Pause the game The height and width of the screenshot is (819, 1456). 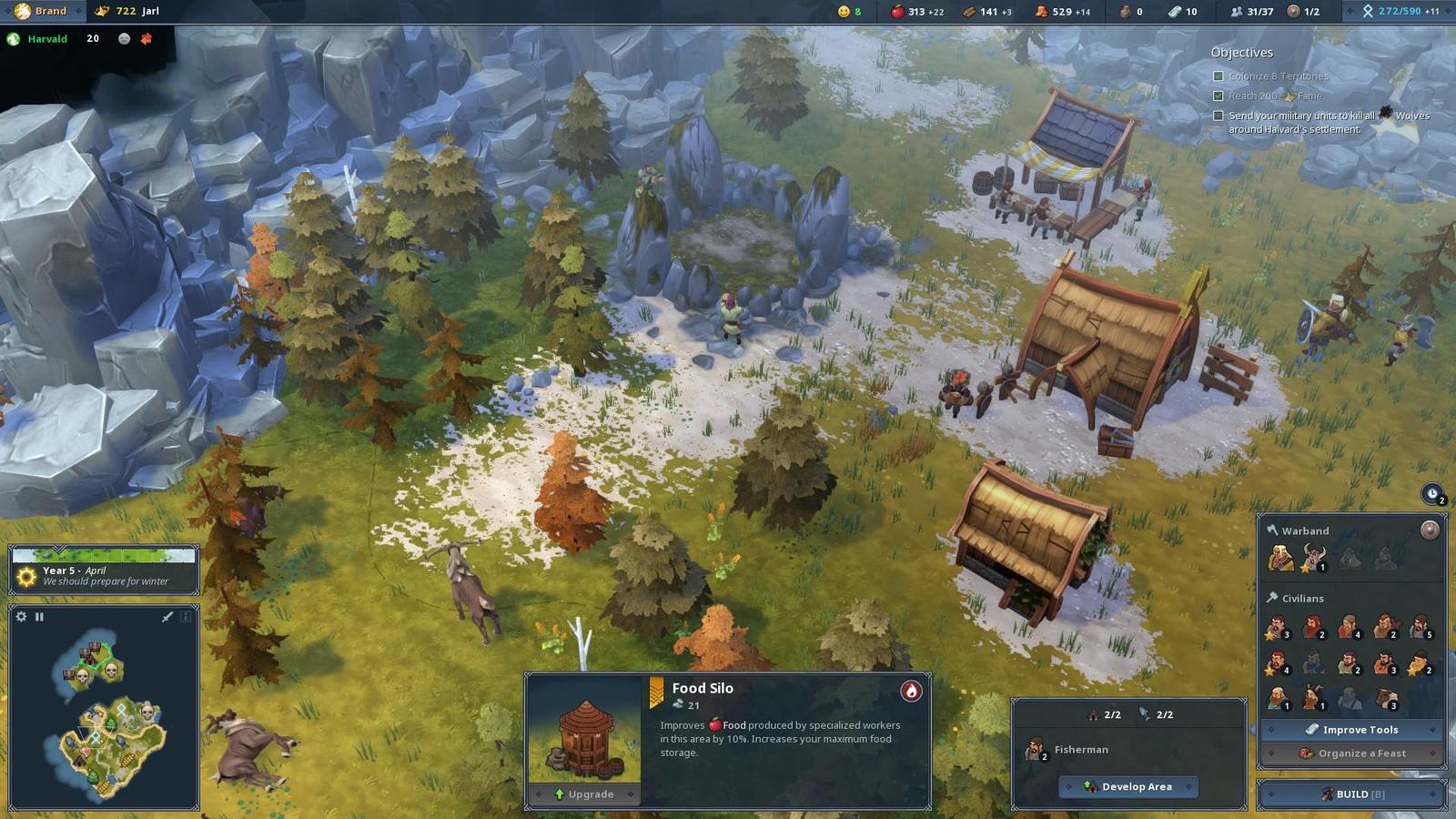(x=39, y=617)
